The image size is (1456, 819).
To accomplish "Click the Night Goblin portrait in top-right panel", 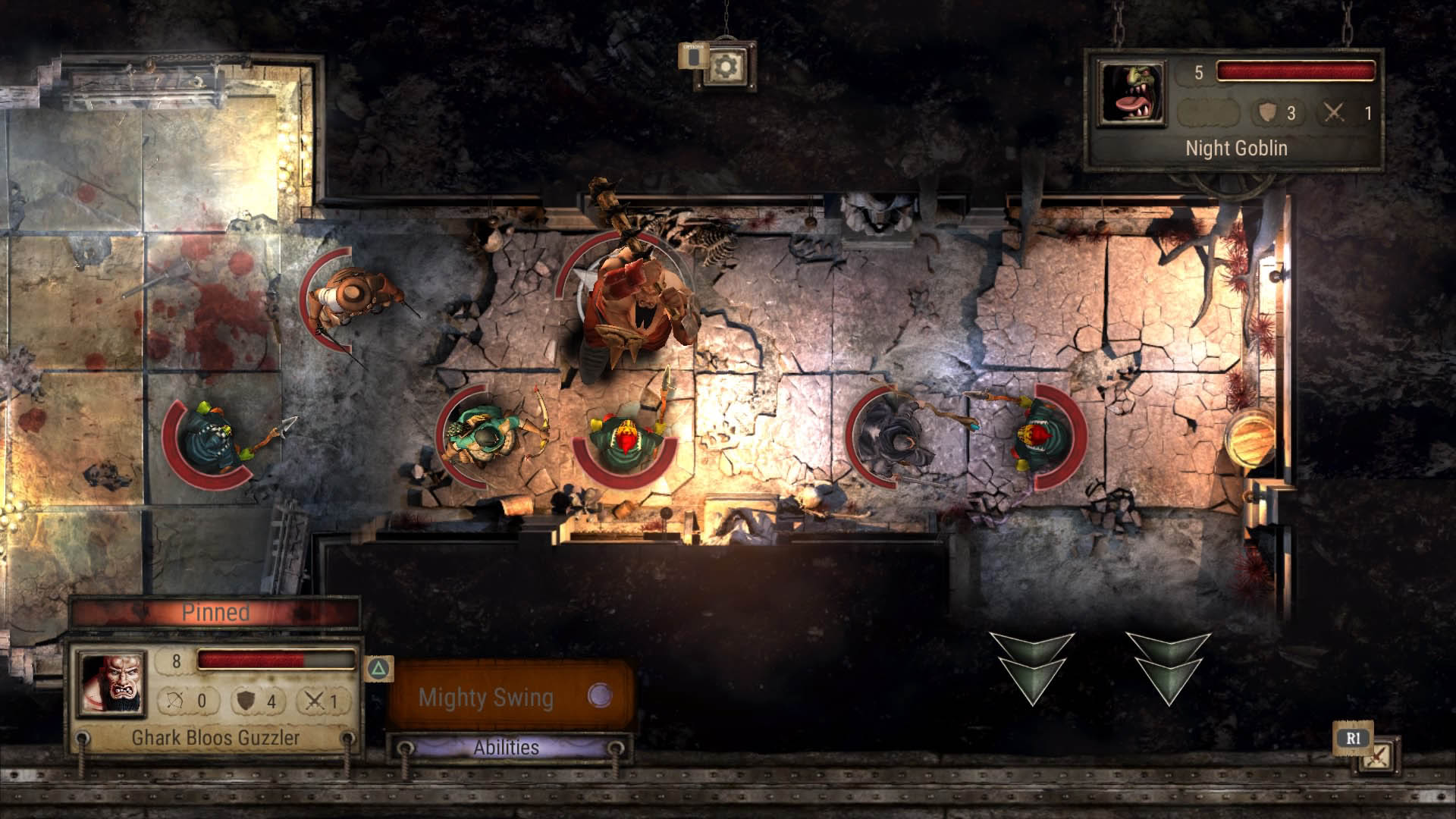I will (x=1131, y=93).
